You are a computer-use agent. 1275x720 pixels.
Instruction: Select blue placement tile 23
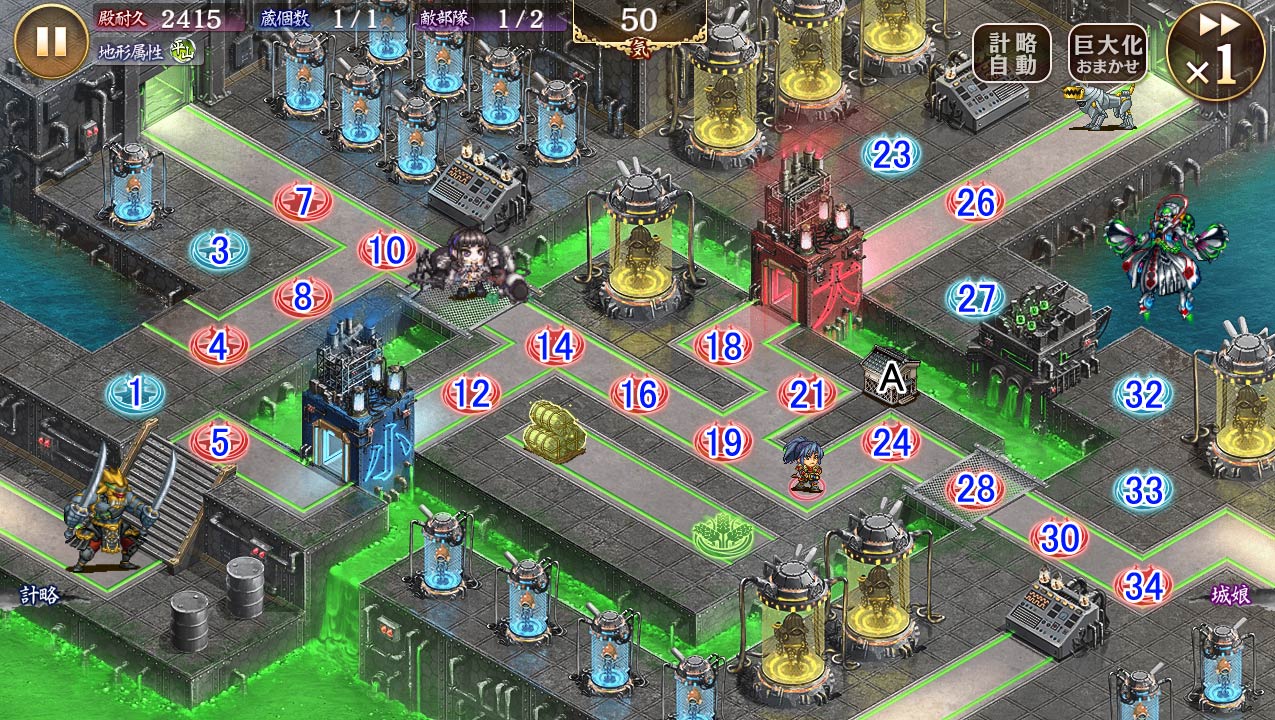(x=891, y=154)
